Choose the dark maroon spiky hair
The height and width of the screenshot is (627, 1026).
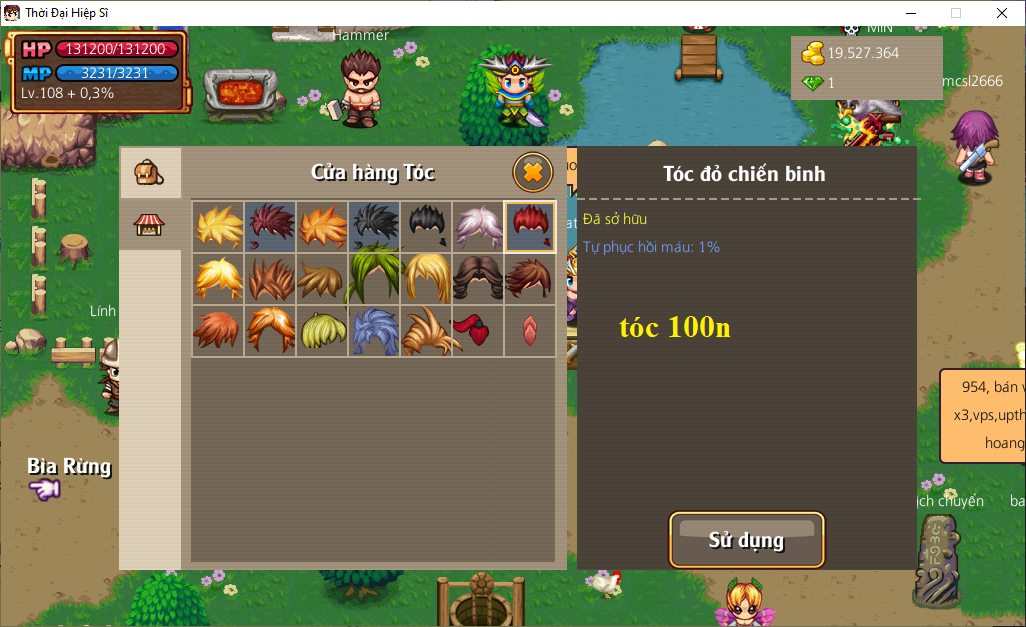pyautogui.click(x=270, y=226)
